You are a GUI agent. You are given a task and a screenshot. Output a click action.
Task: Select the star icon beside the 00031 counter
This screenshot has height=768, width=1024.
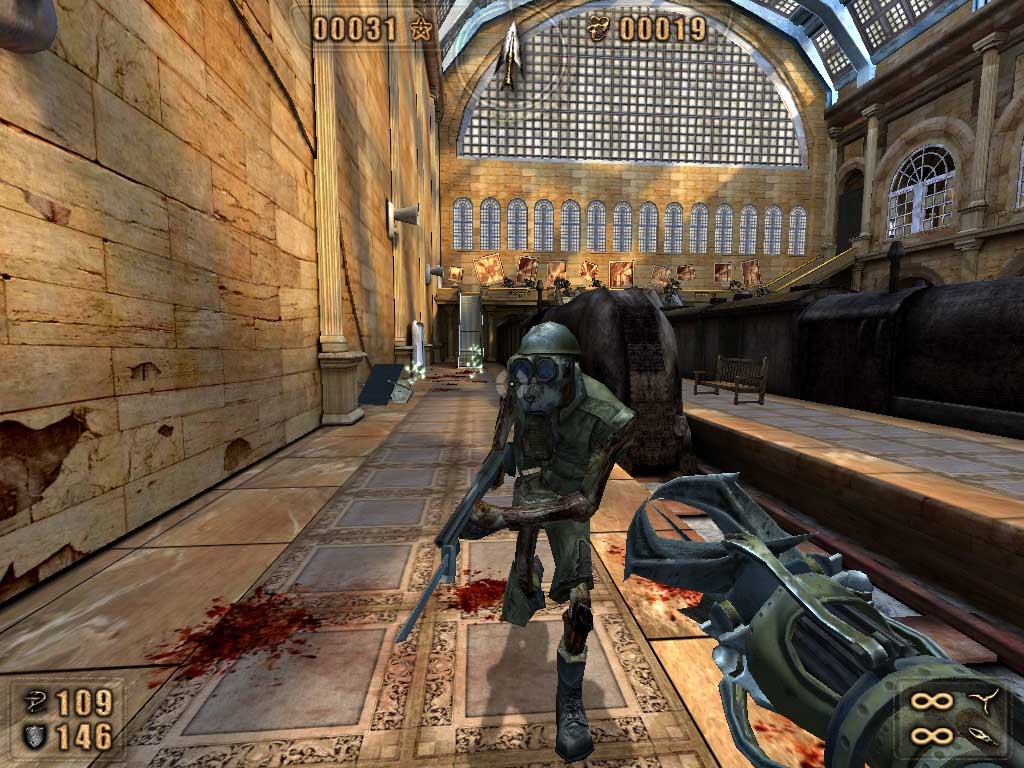click(x=421, y=29)
